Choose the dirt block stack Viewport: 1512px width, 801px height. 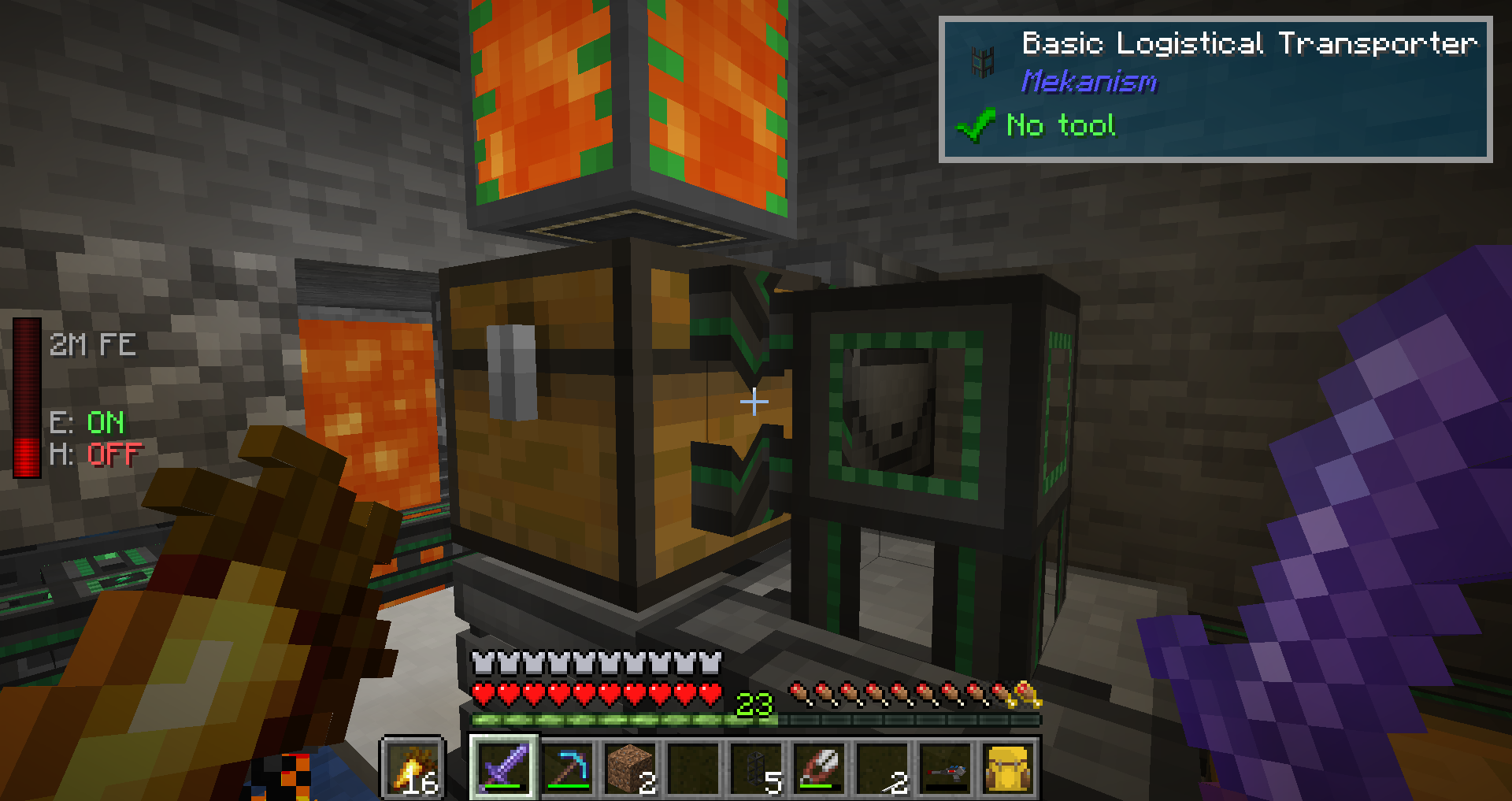click(631, 767)
